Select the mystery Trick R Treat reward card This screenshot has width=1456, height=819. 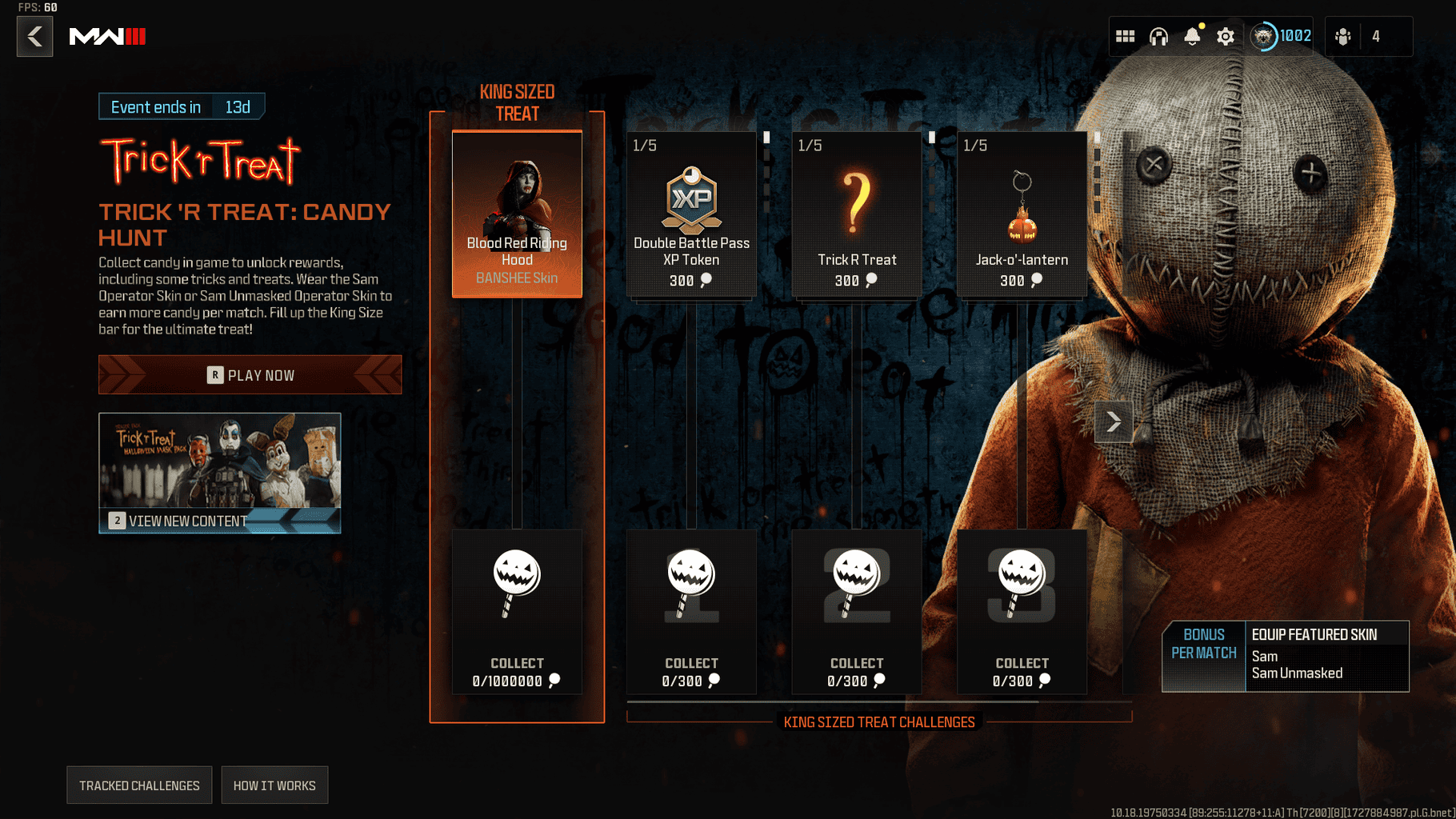(856, 214)
